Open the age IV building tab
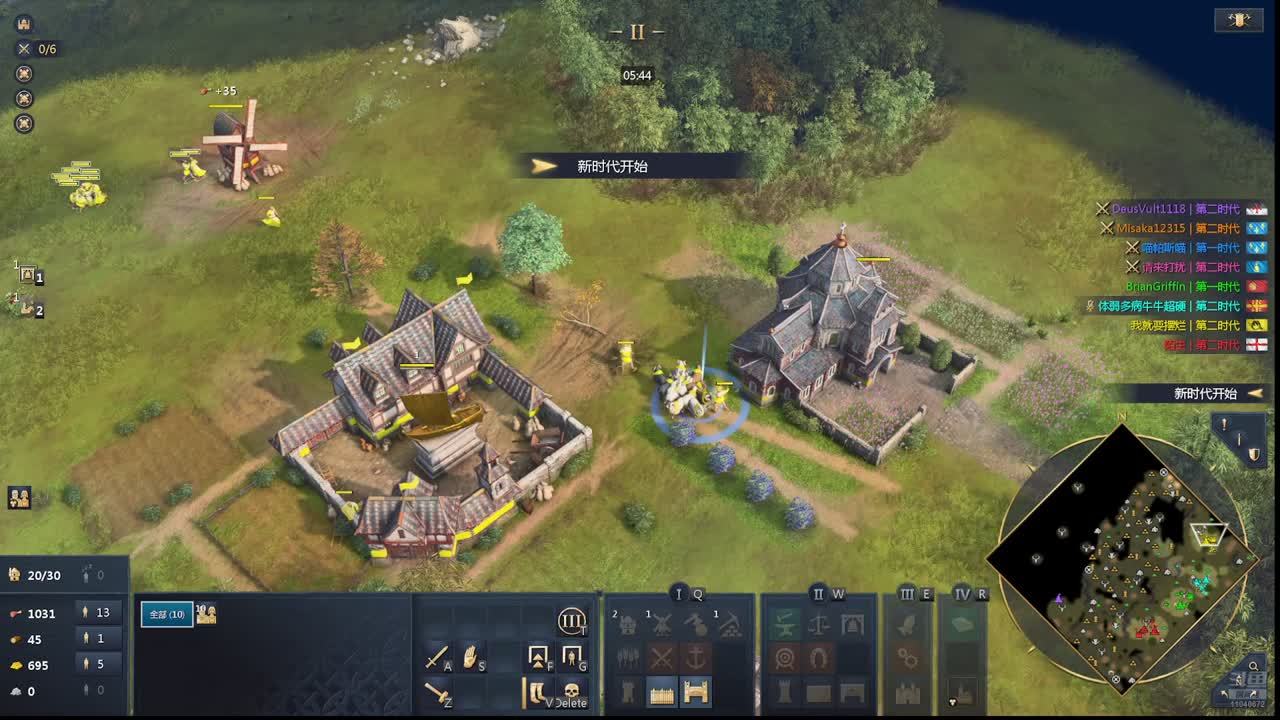This screenshot has height=720, width=1280. click(x=962, y=594)
